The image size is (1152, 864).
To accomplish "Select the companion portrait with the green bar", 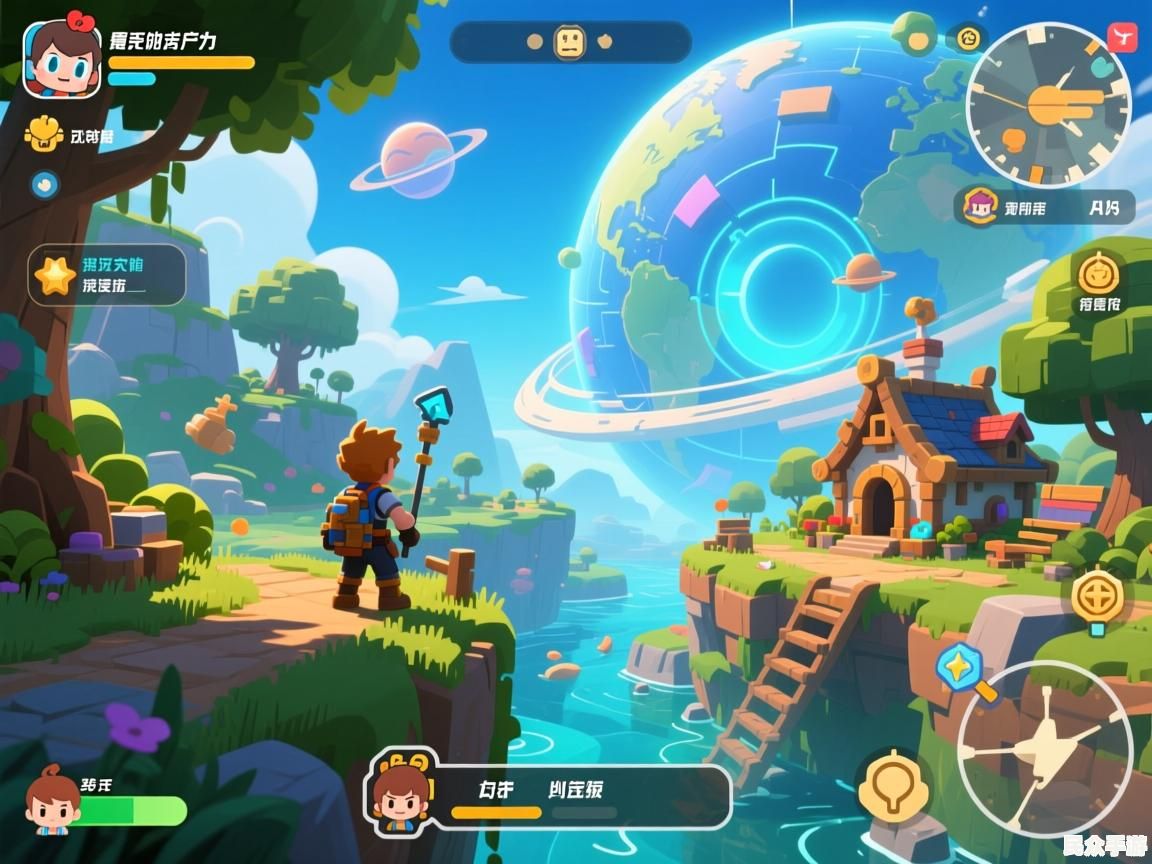I will click(52, 800).
